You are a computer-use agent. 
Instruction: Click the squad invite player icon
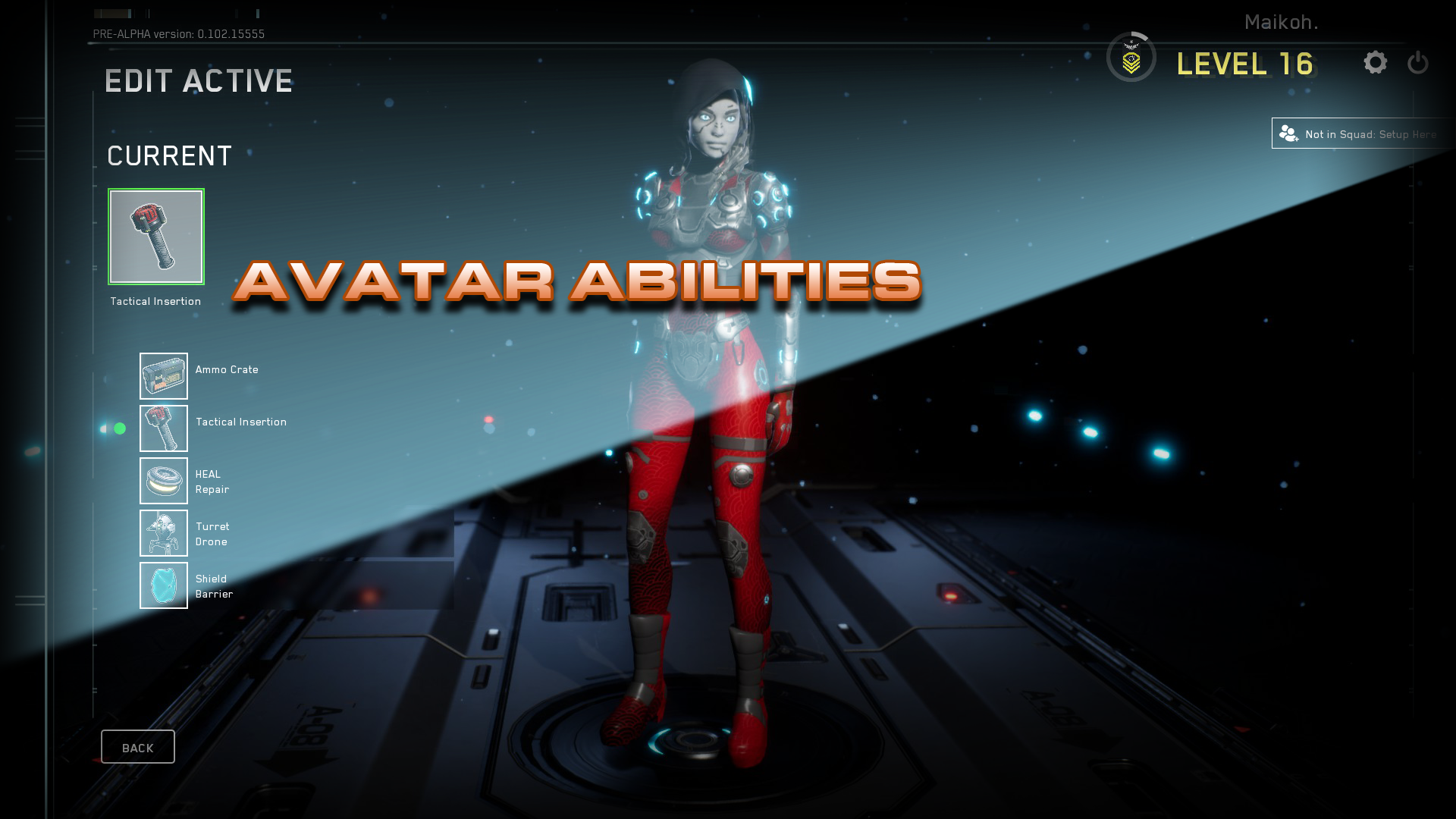point(1288,133)
